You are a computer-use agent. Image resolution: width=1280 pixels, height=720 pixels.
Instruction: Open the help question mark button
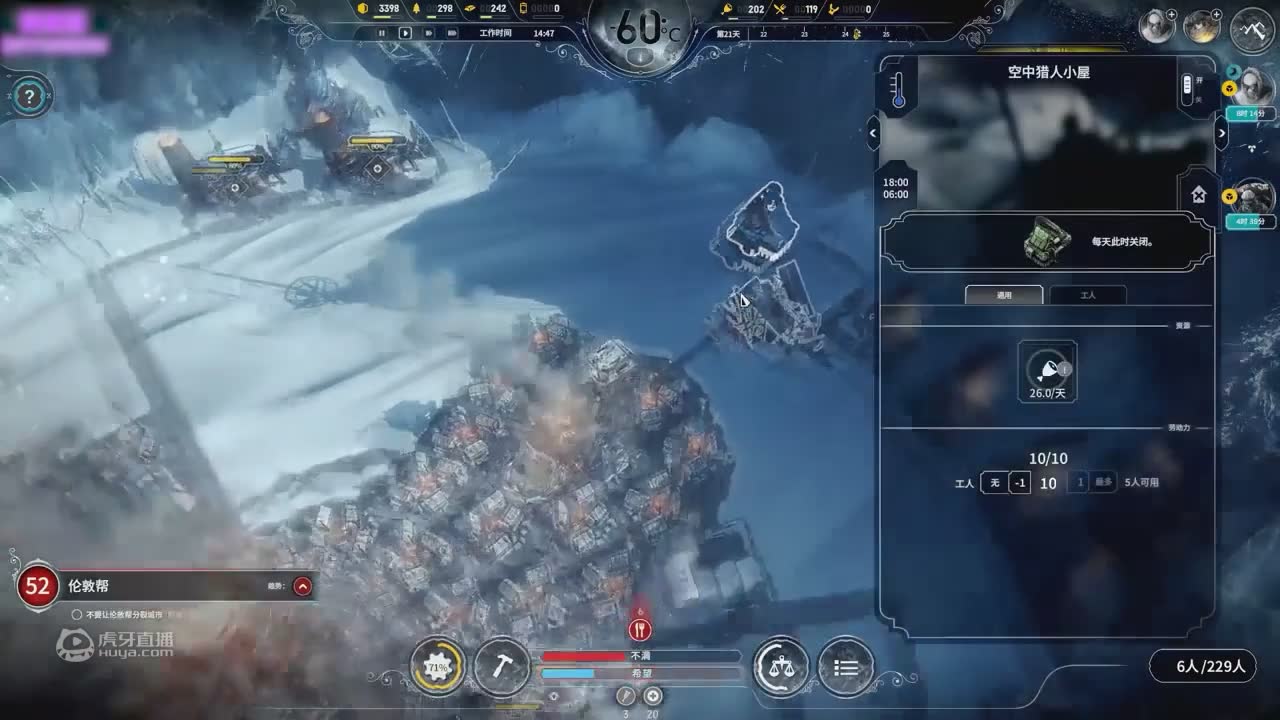(x=31, y=97)
